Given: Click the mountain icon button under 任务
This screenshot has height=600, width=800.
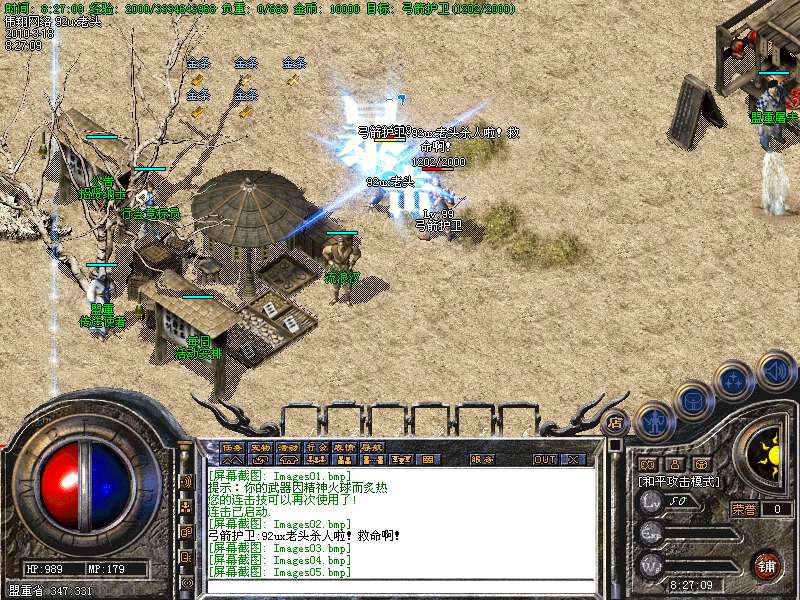Looking at the screenshot, I should tap(233, 459).
